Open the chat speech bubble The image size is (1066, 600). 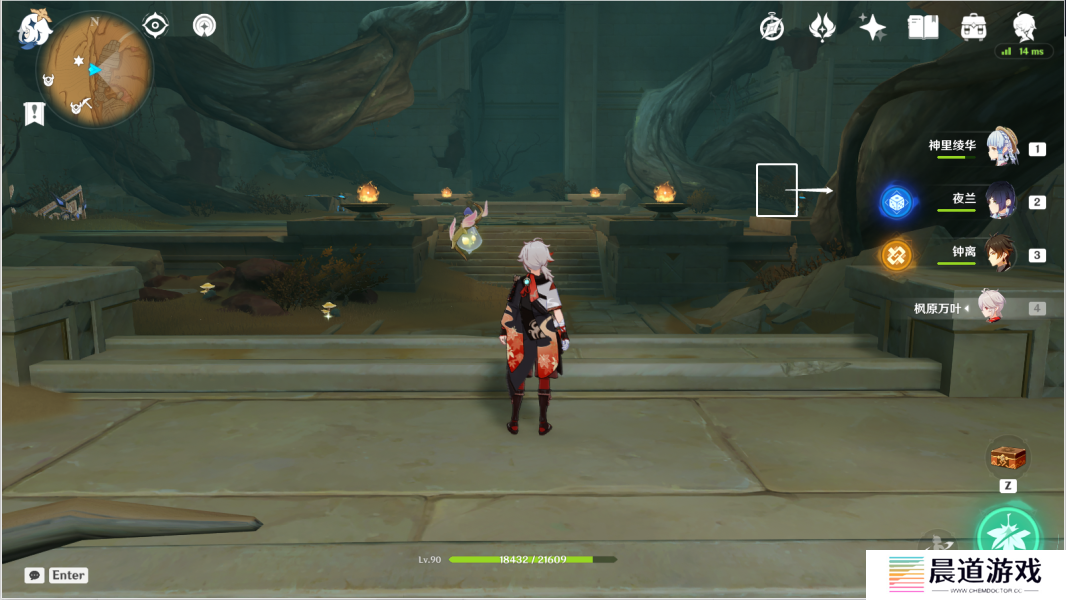click(x=35, y=575)
